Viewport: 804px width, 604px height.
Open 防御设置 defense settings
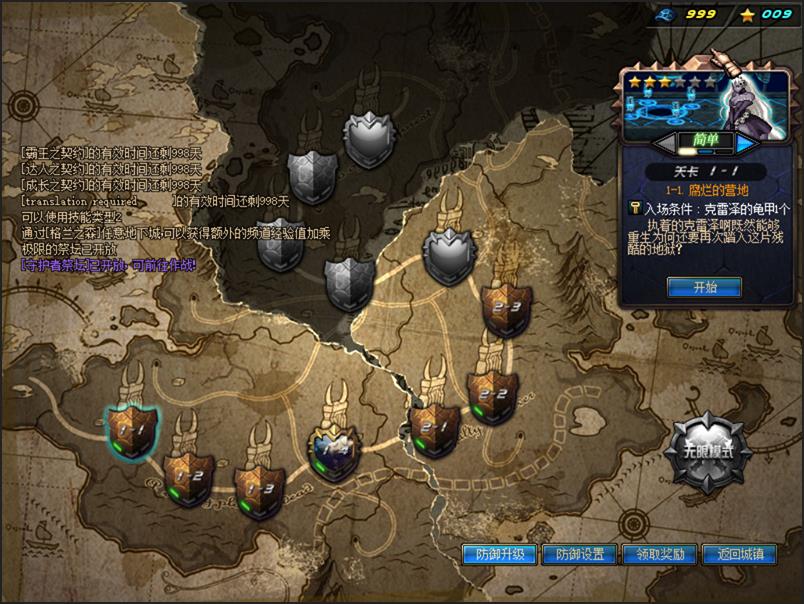[x=581, y=554]
